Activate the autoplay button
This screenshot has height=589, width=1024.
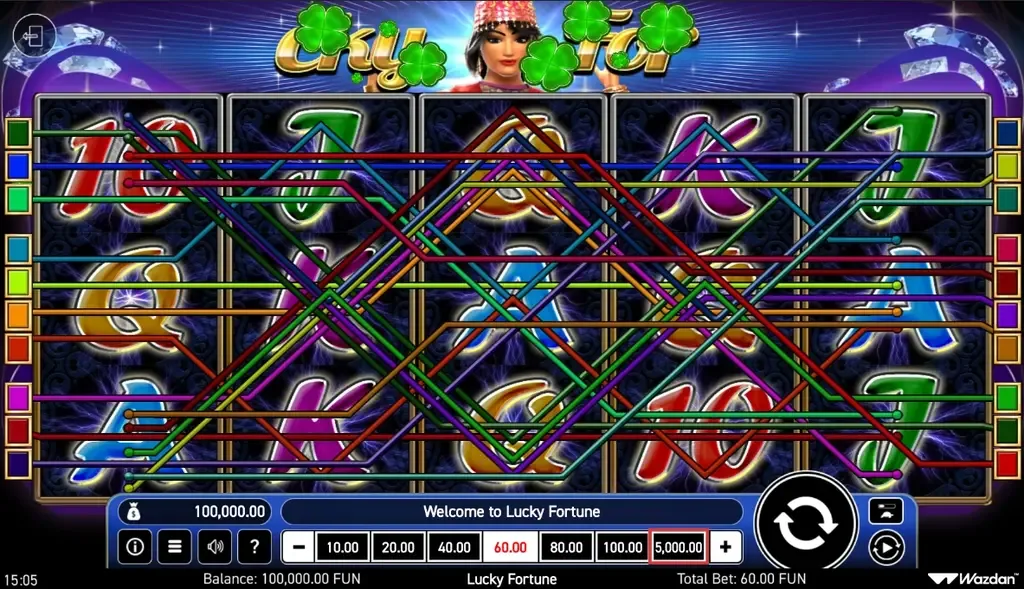886,547
